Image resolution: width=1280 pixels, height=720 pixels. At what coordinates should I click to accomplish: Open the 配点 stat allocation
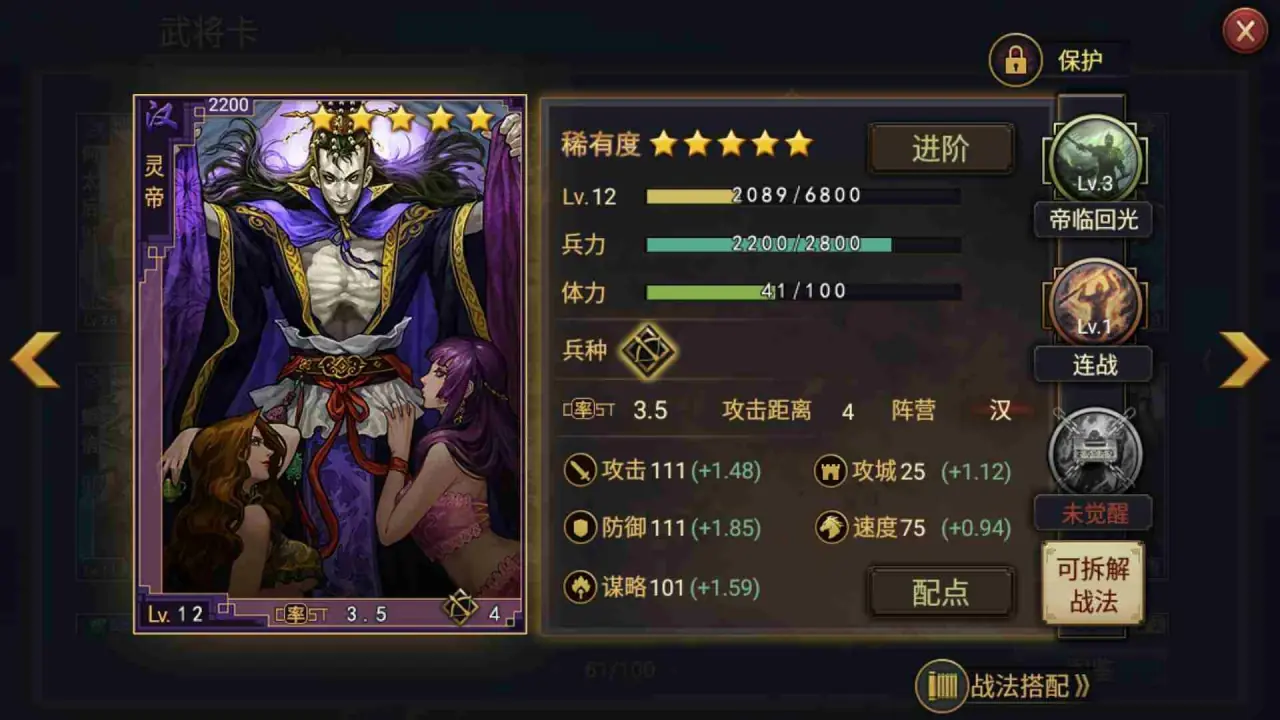(x=940, y=592)
